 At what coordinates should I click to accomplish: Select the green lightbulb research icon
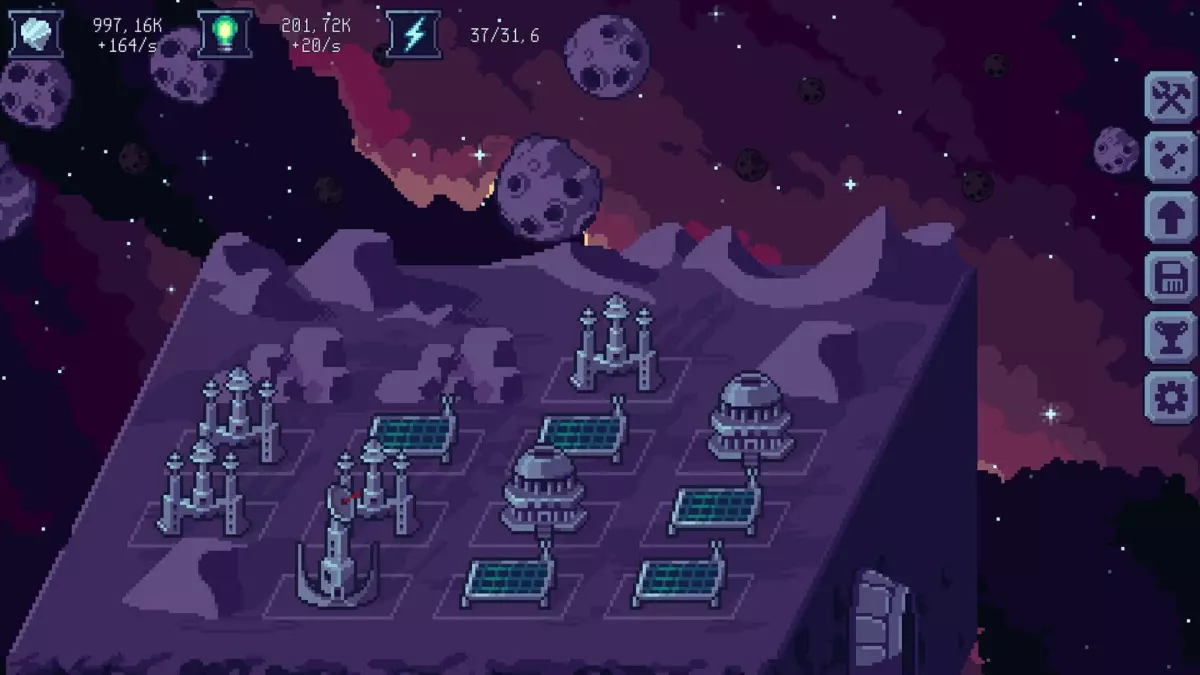tap(224, 35)
